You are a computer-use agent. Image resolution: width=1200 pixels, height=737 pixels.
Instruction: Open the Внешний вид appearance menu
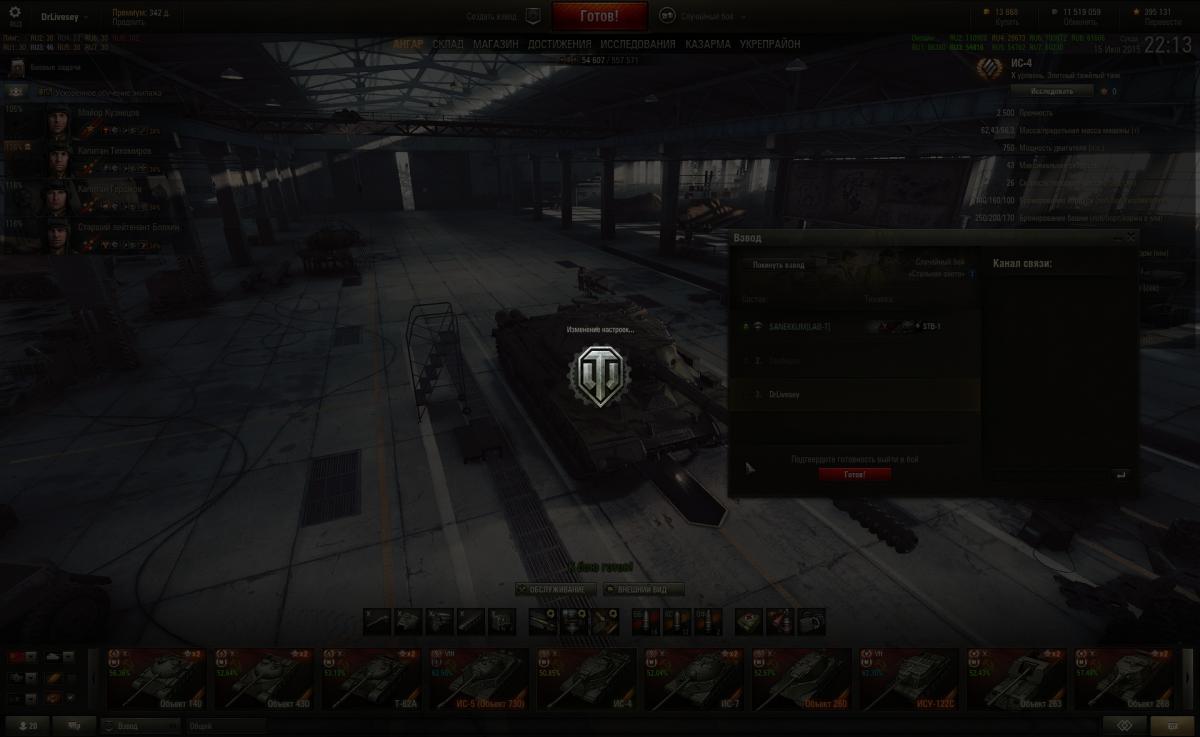(x=643, y=590)
